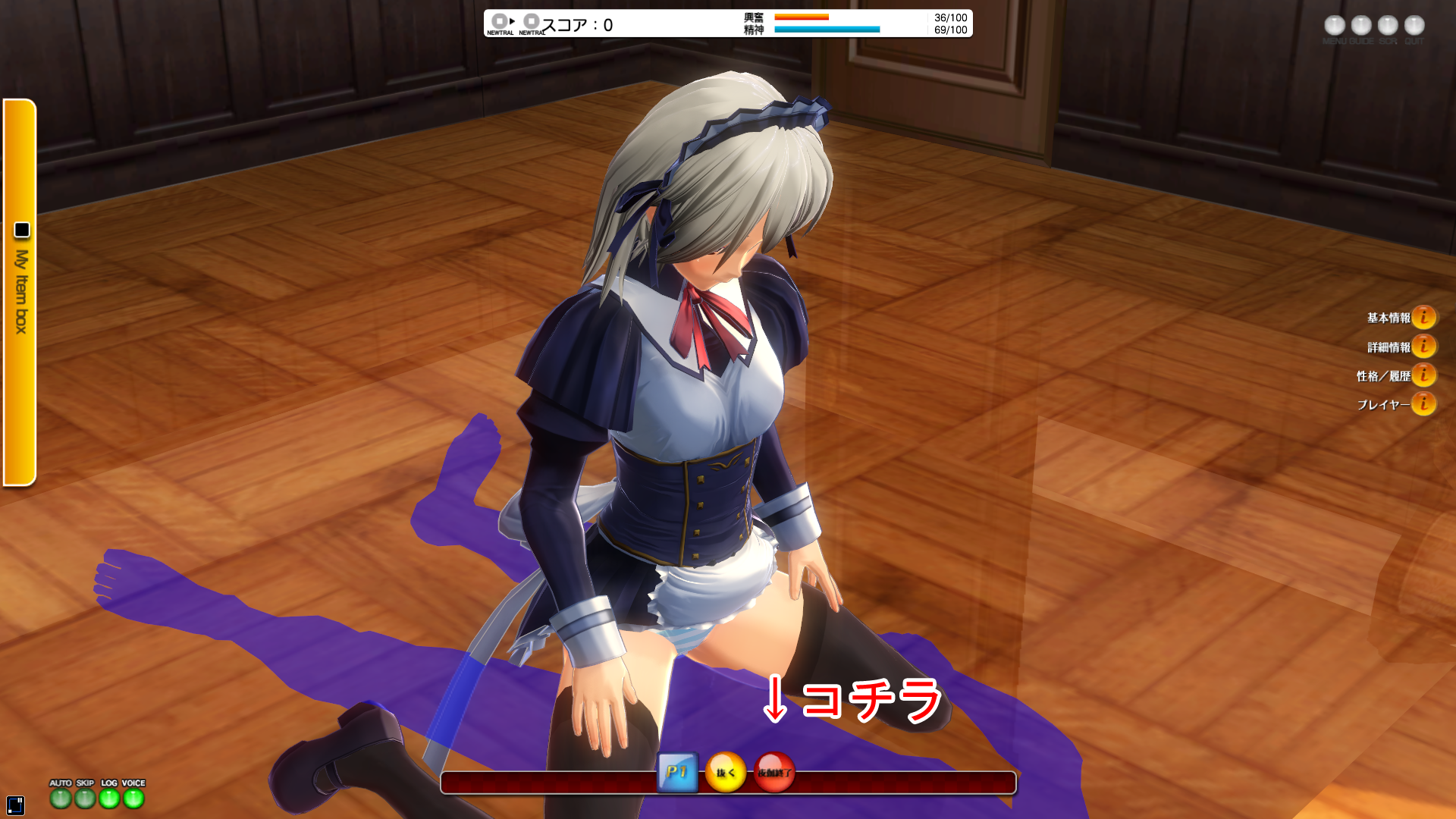The width and height of the screenshot is (1456, 819).
Task: Open the MENU orb button
Action: 1335,26
